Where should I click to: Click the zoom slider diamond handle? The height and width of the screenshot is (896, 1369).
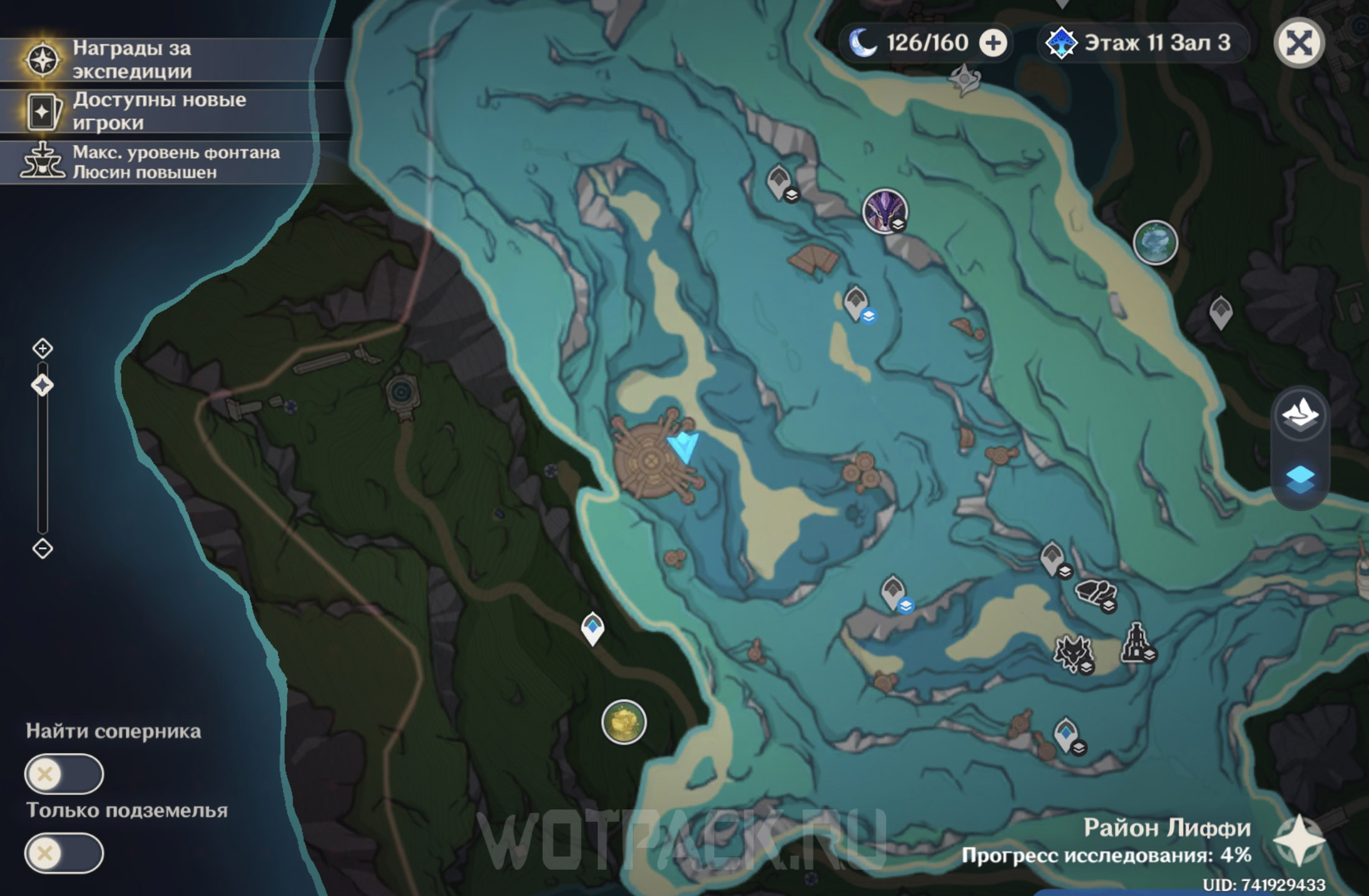pos(42,386)
